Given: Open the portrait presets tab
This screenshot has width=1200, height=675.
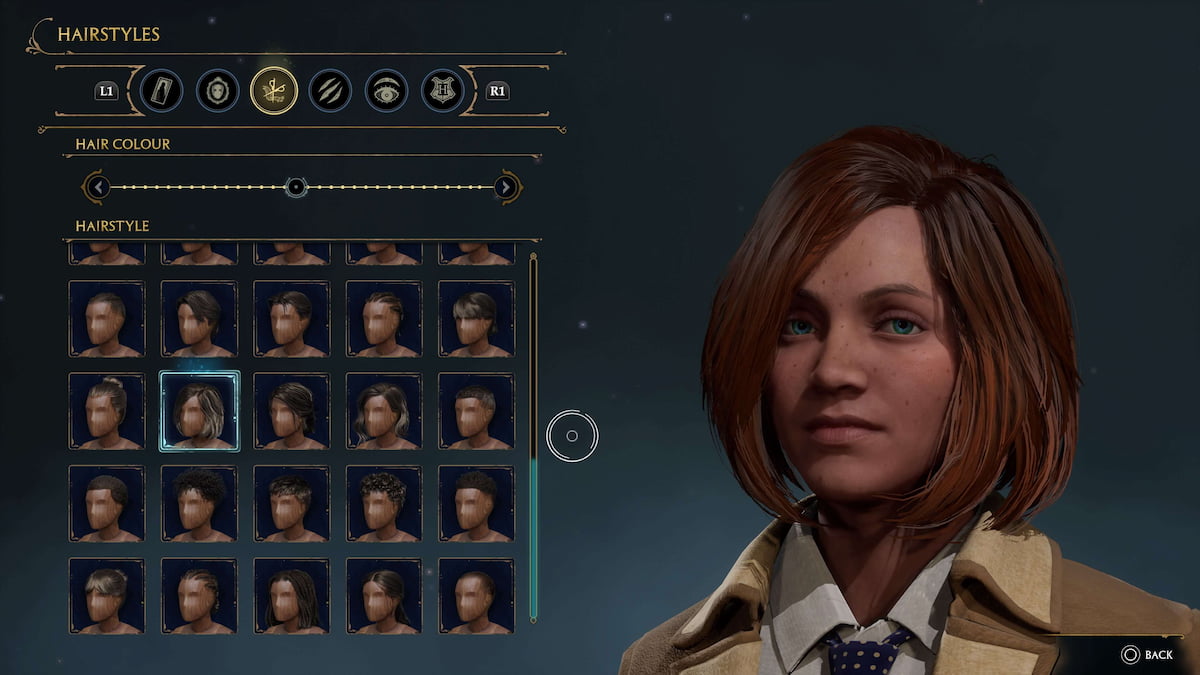Looking at the screenshot, I should [x=161, y=91].
